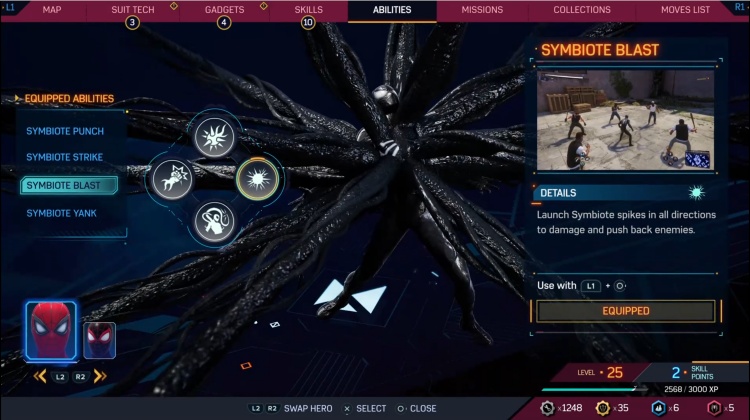Open the Symbiote Blast preview video thumbnail

[625, 120]
